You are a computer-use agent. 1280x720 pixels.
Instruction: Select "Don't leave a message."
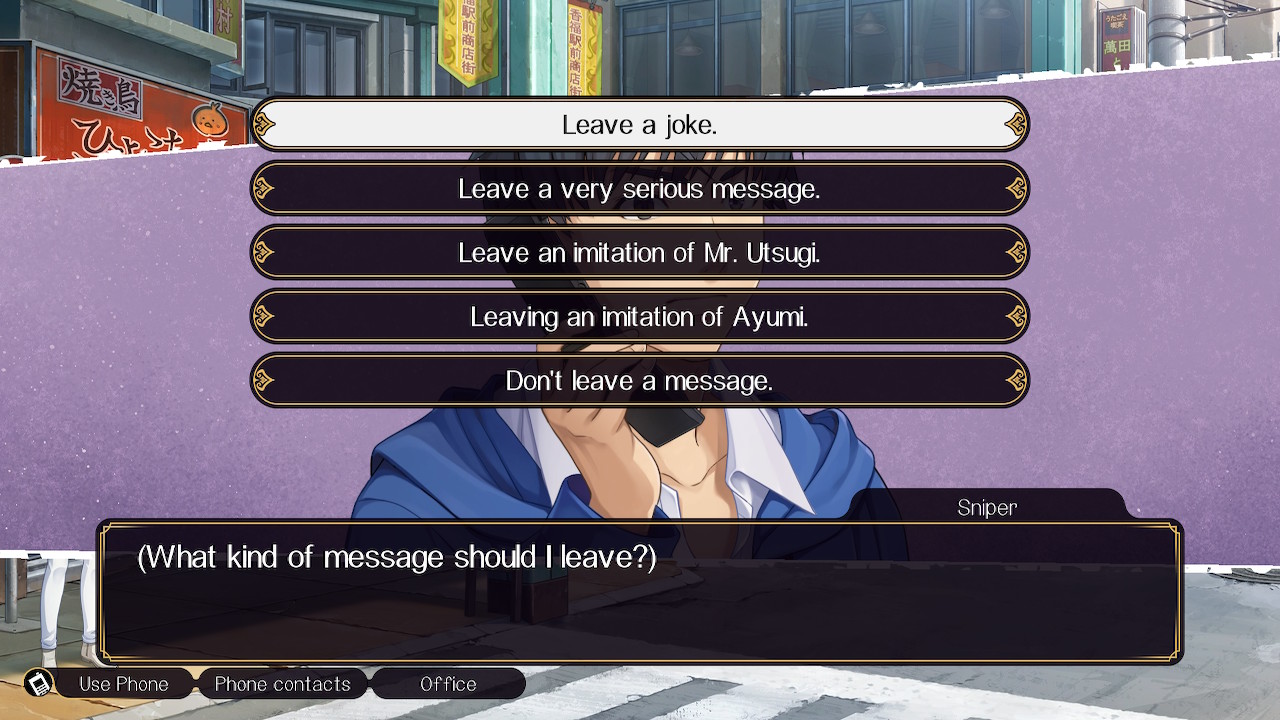point(639,381)
